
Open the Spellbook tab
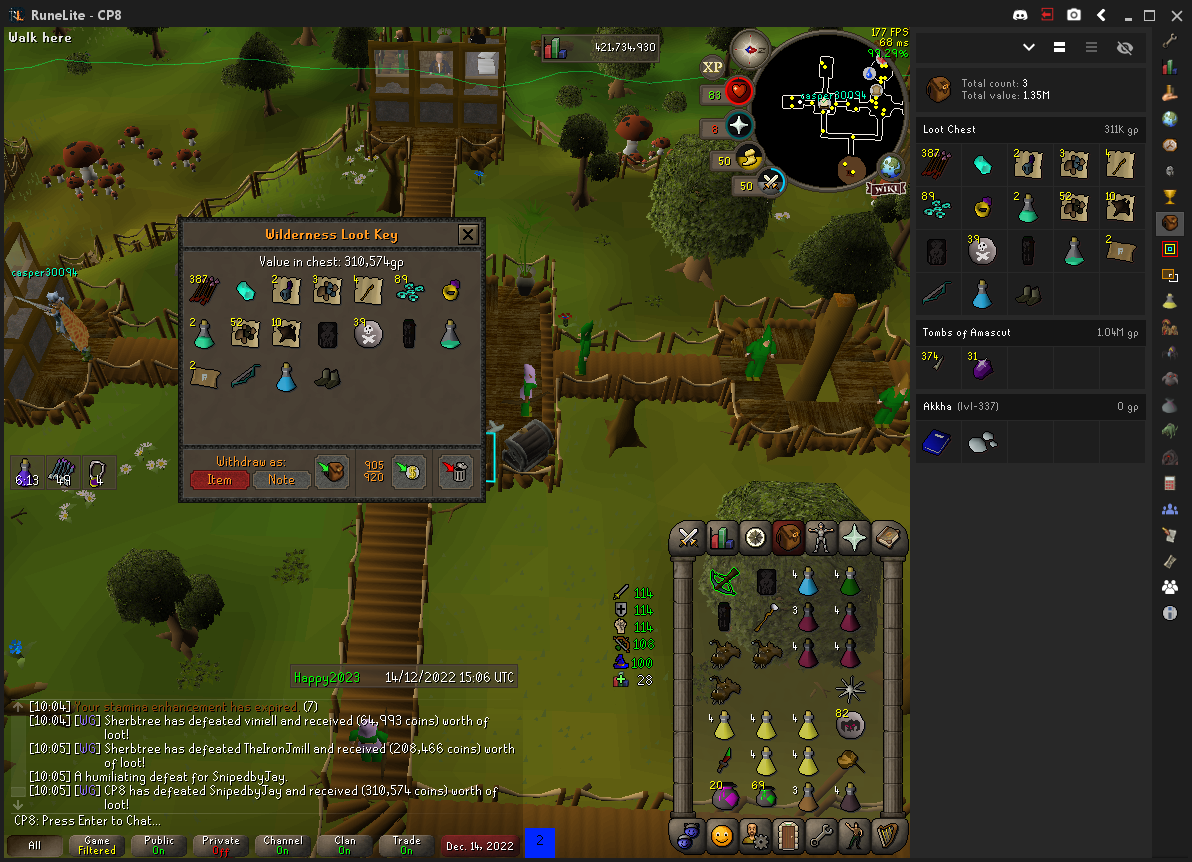click(889, 538)
